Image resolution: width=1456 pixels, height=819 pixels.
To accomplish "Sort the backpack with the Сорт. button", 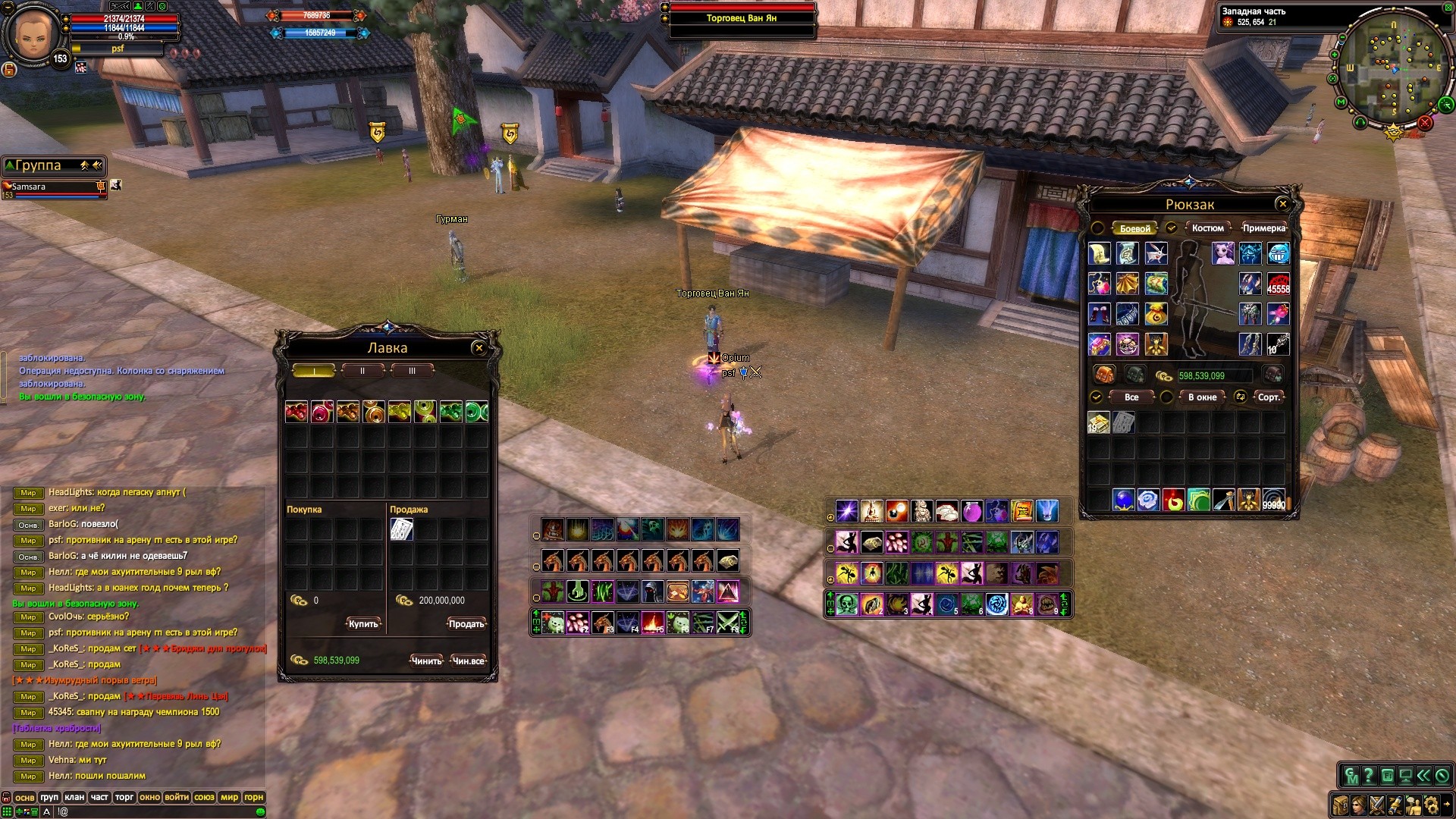I will point(1268,397).
